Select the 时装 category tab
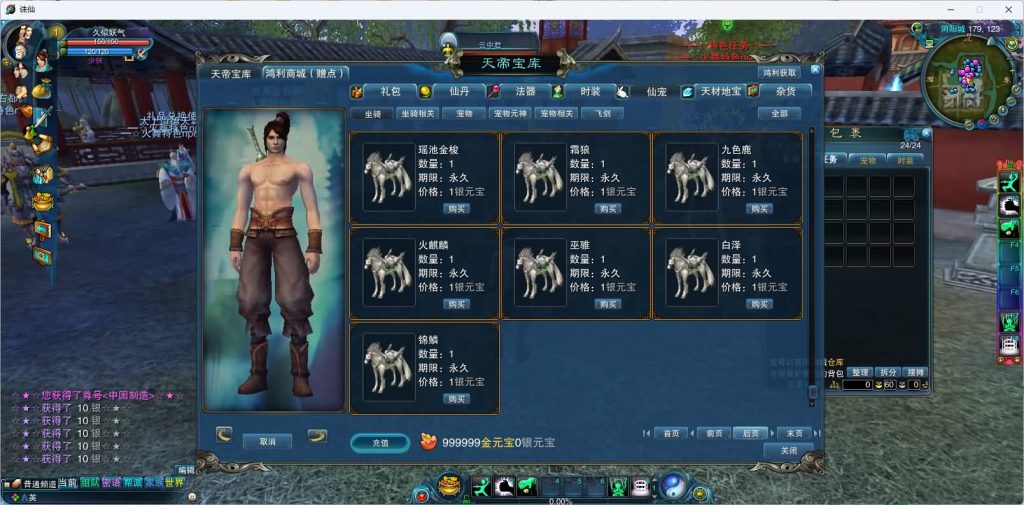1024x505 pixels. point(590,91)
